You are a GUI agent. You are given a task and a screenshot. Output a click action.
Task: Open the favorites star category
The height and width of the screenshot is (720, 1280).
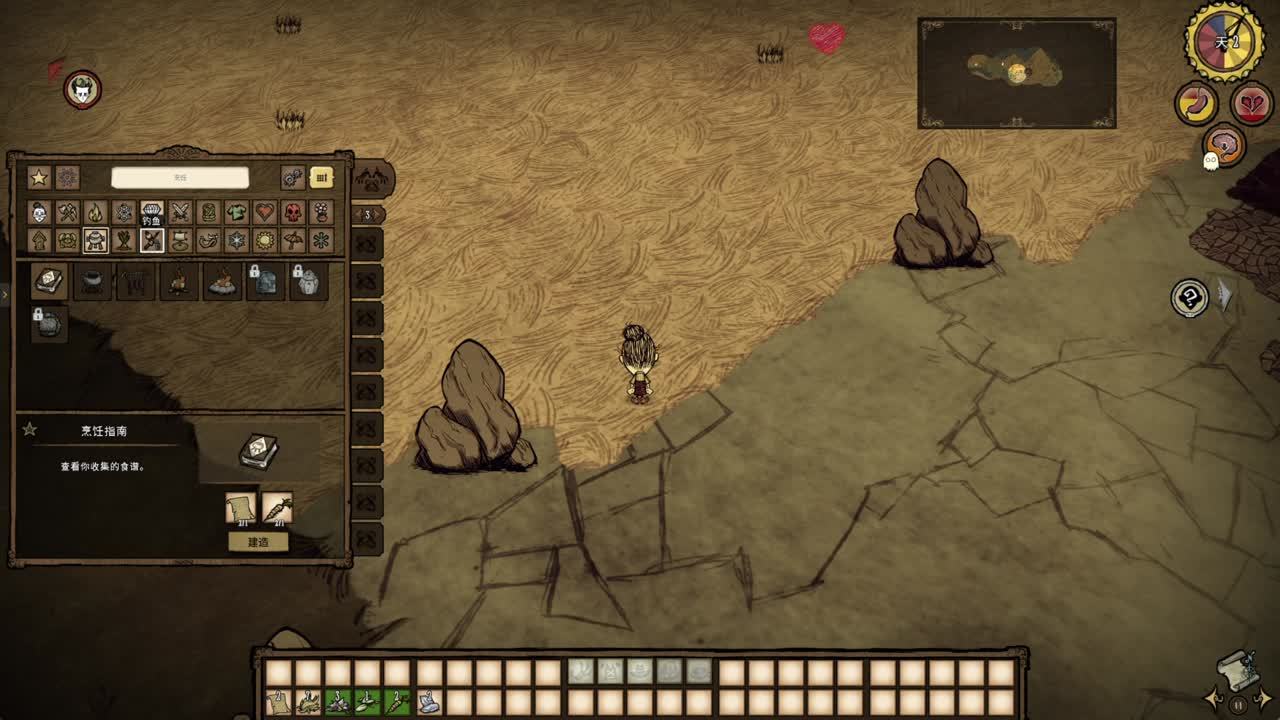click(x=39, y=178)
